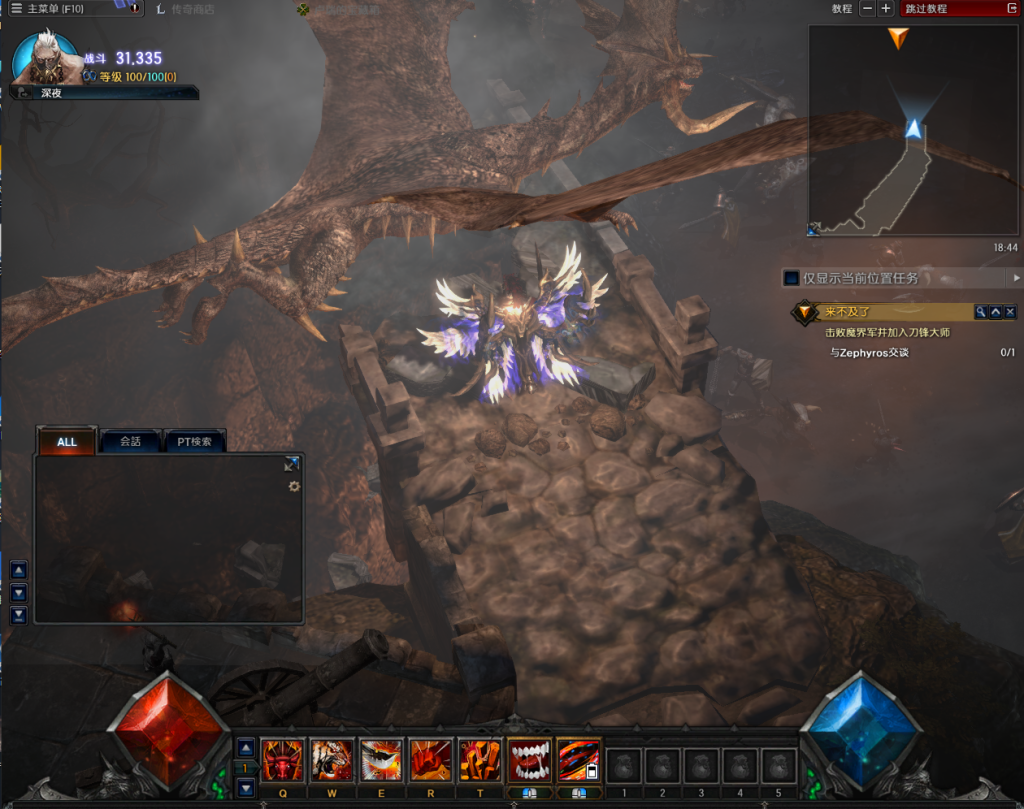Zoom out the minimap with the minus button
This screenshot has width=1024, height=809.
coord(865,9)
